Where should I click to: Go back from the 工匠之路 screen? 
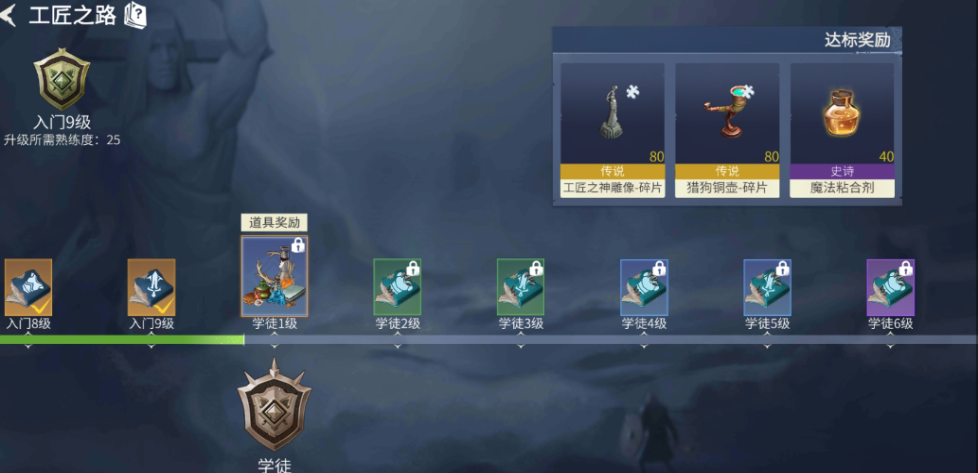tap(10, 16)
